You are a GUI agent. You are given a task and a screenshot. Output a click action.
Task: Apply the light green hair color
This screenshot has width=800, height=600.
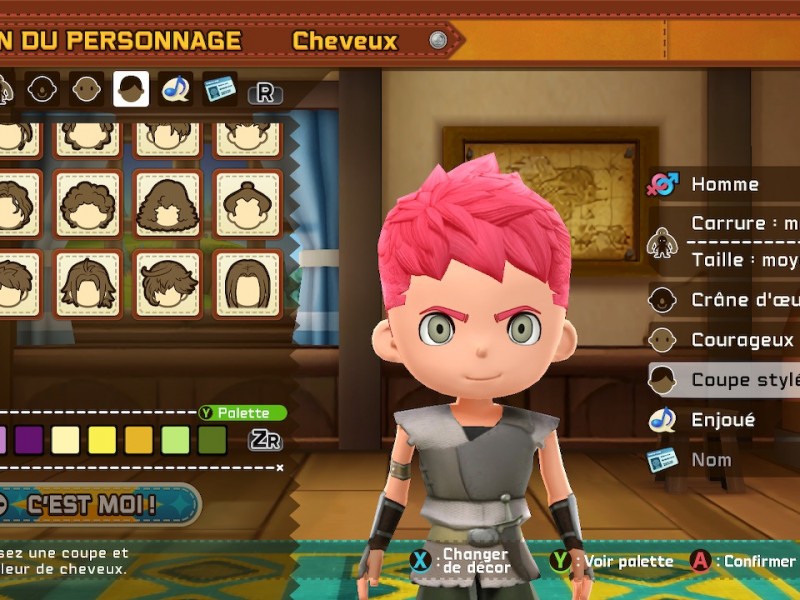[175, 440]
